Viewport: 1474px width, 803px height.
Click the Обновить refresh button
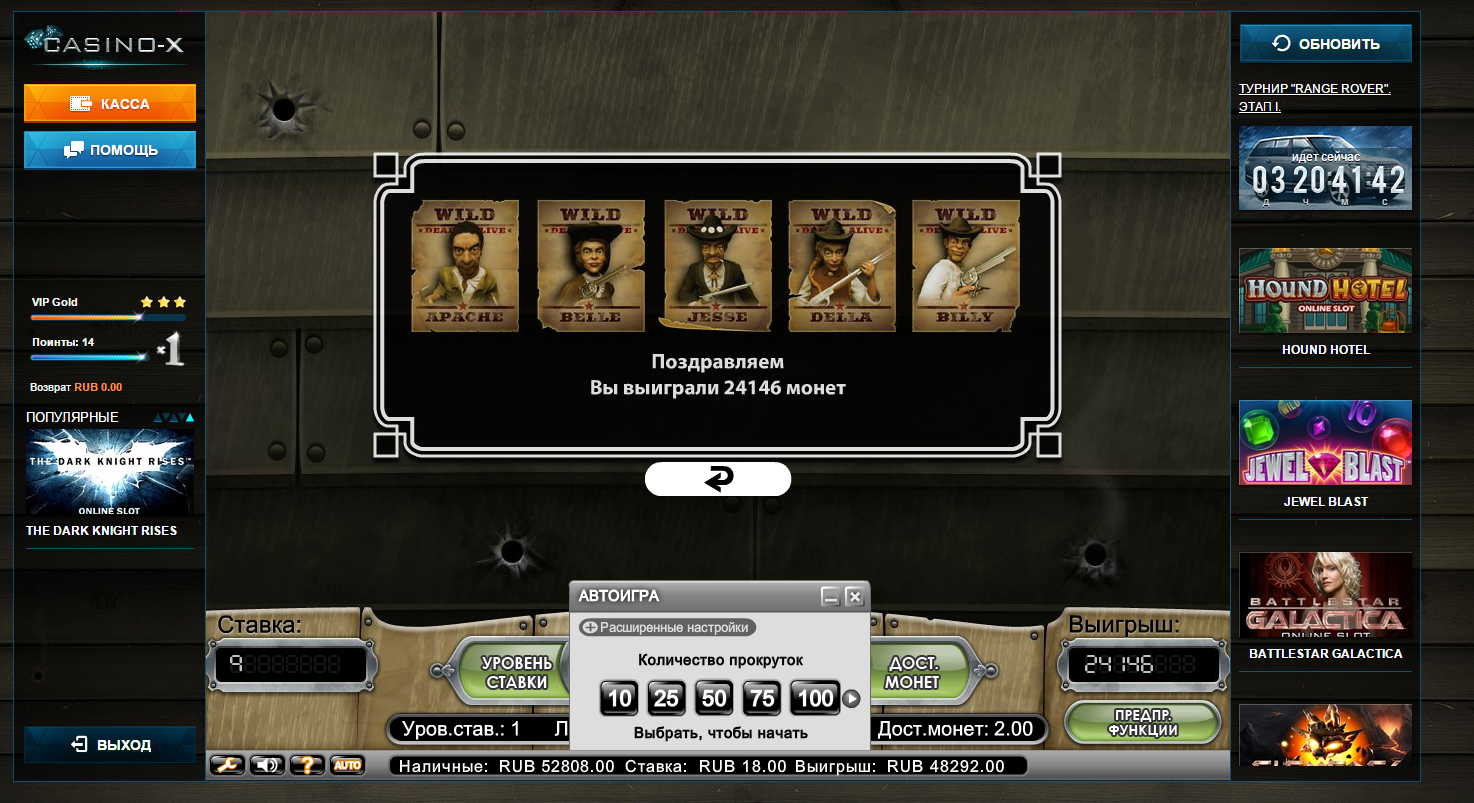click(x=1325, y=44)
